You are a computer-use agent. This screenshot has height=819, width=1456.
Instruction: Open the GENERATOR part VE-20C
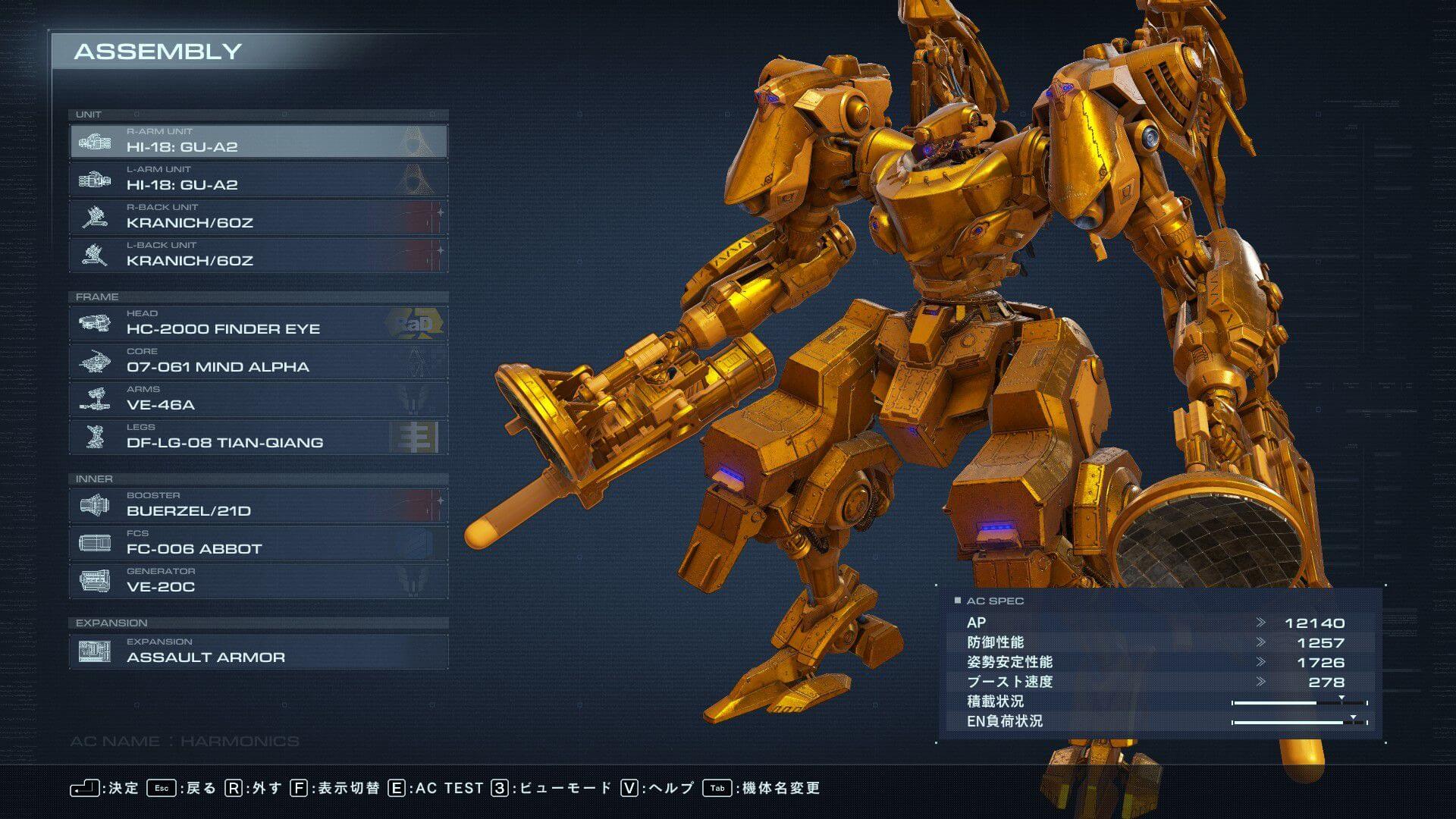259,581
